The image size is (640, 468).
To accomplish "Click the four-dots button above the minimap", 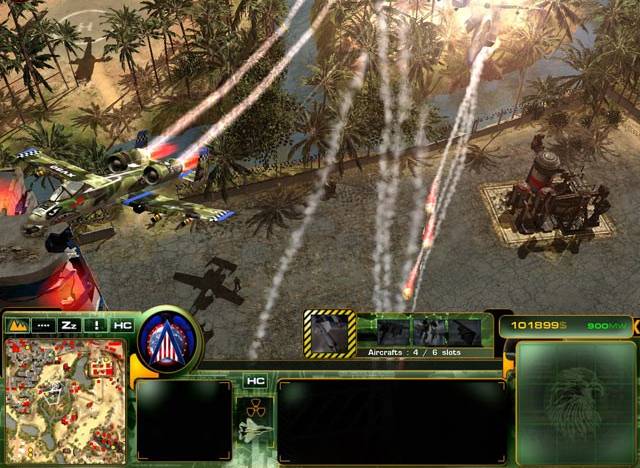I will pos(43,325).
